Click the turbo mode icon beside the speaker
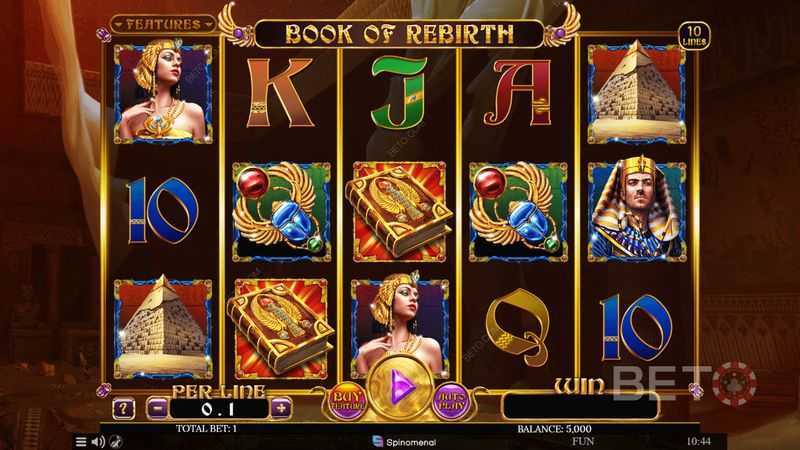The image size is (800, 450). click(117, 440)
